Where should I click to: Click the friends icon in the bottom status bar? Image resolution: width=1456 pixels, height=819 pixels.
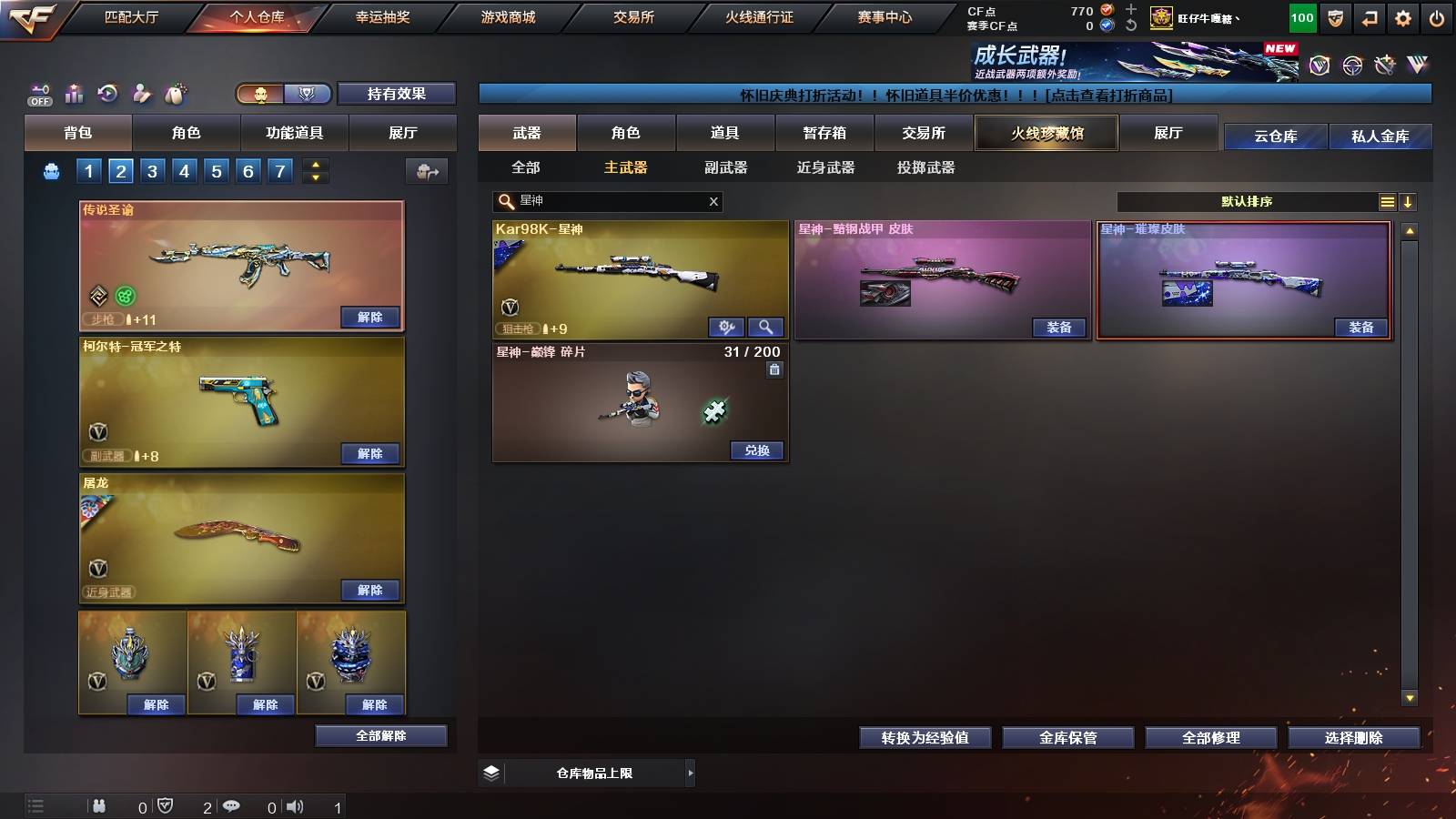click(100, 805)
